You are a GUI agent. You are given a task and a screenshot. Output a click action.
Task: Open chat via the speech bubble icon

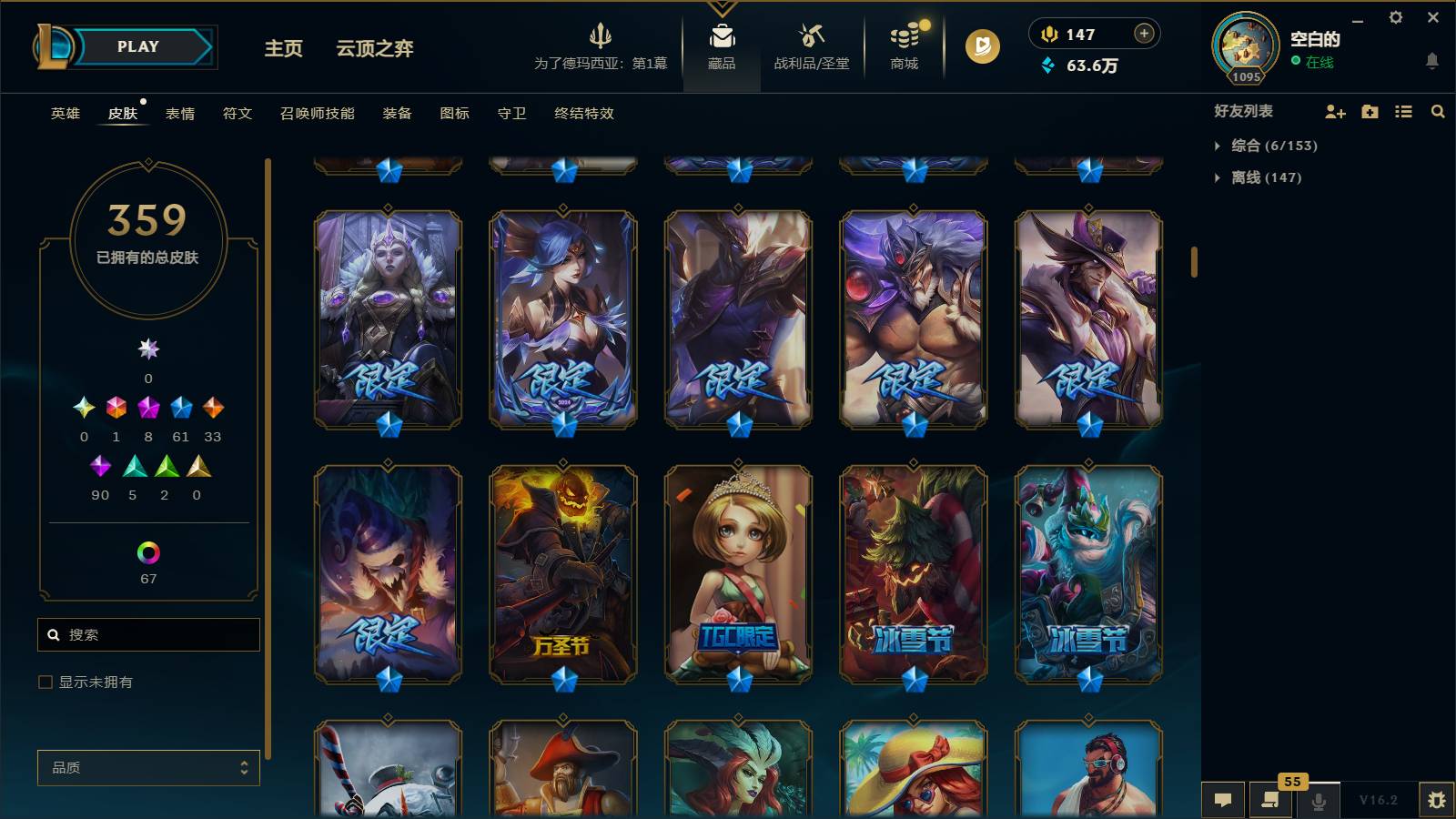pos(1223,800)
